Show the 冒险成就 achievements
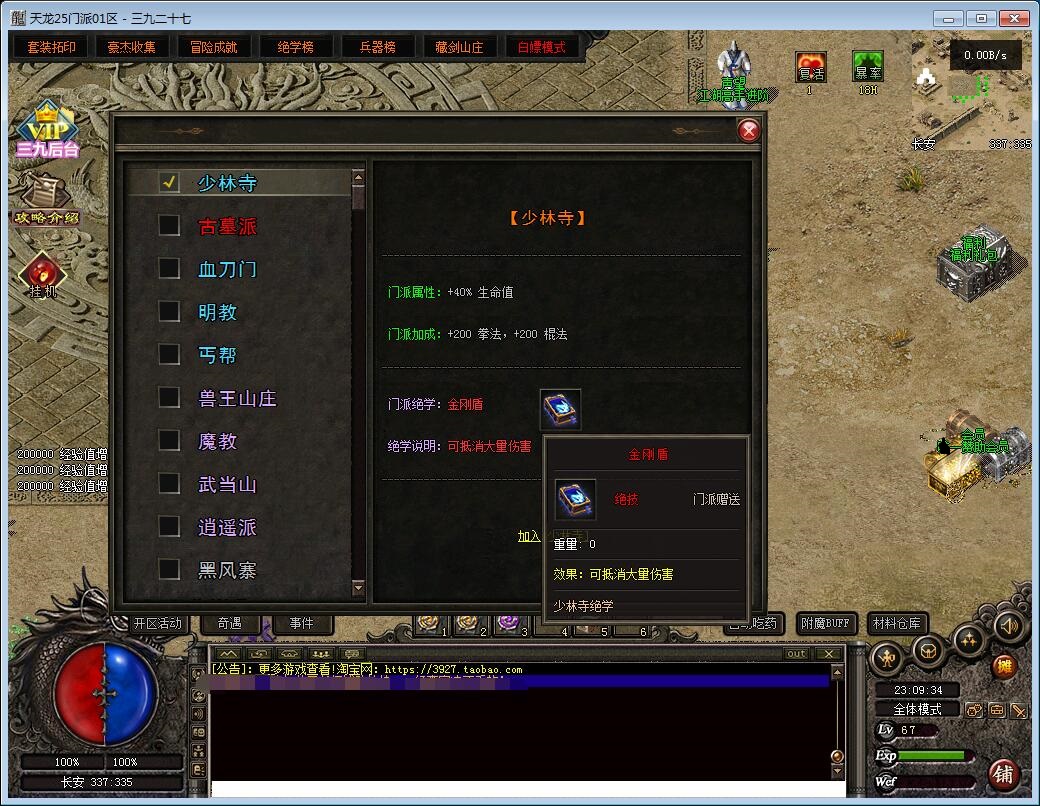 point(214,47)
